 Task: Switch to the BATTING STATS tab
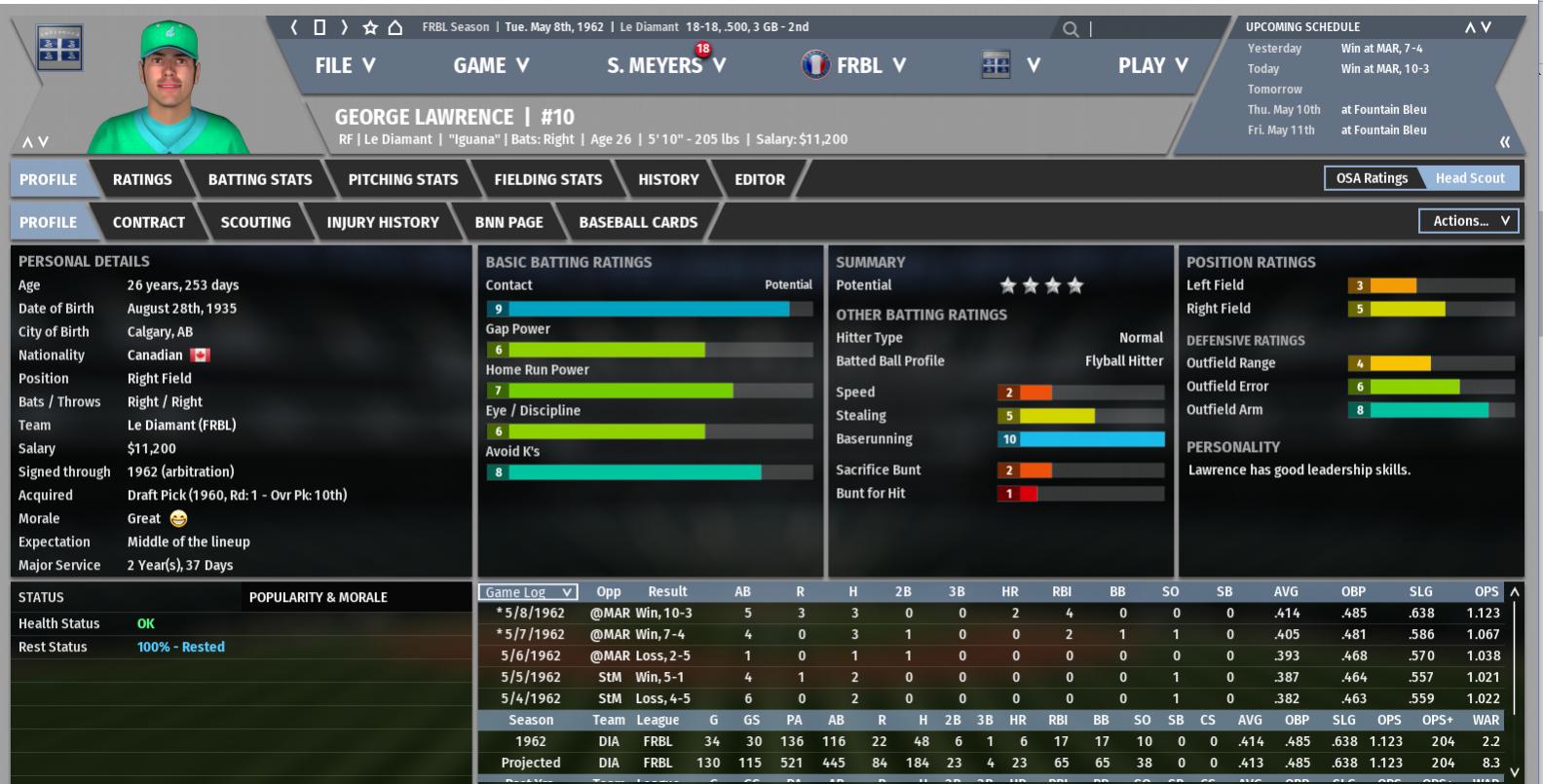[x=260, y=179]
